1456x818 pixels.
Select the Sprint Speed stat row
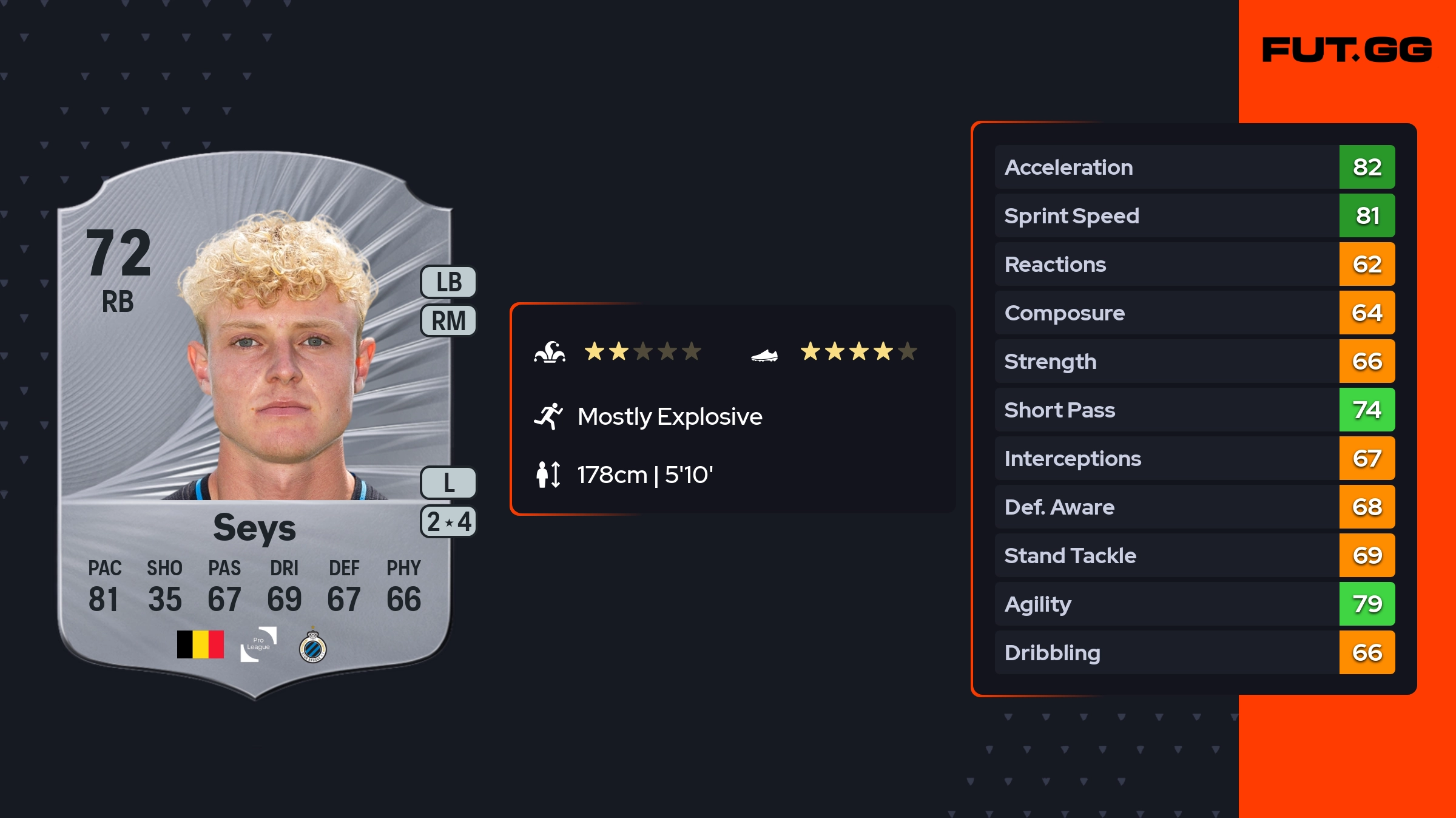1194,215
